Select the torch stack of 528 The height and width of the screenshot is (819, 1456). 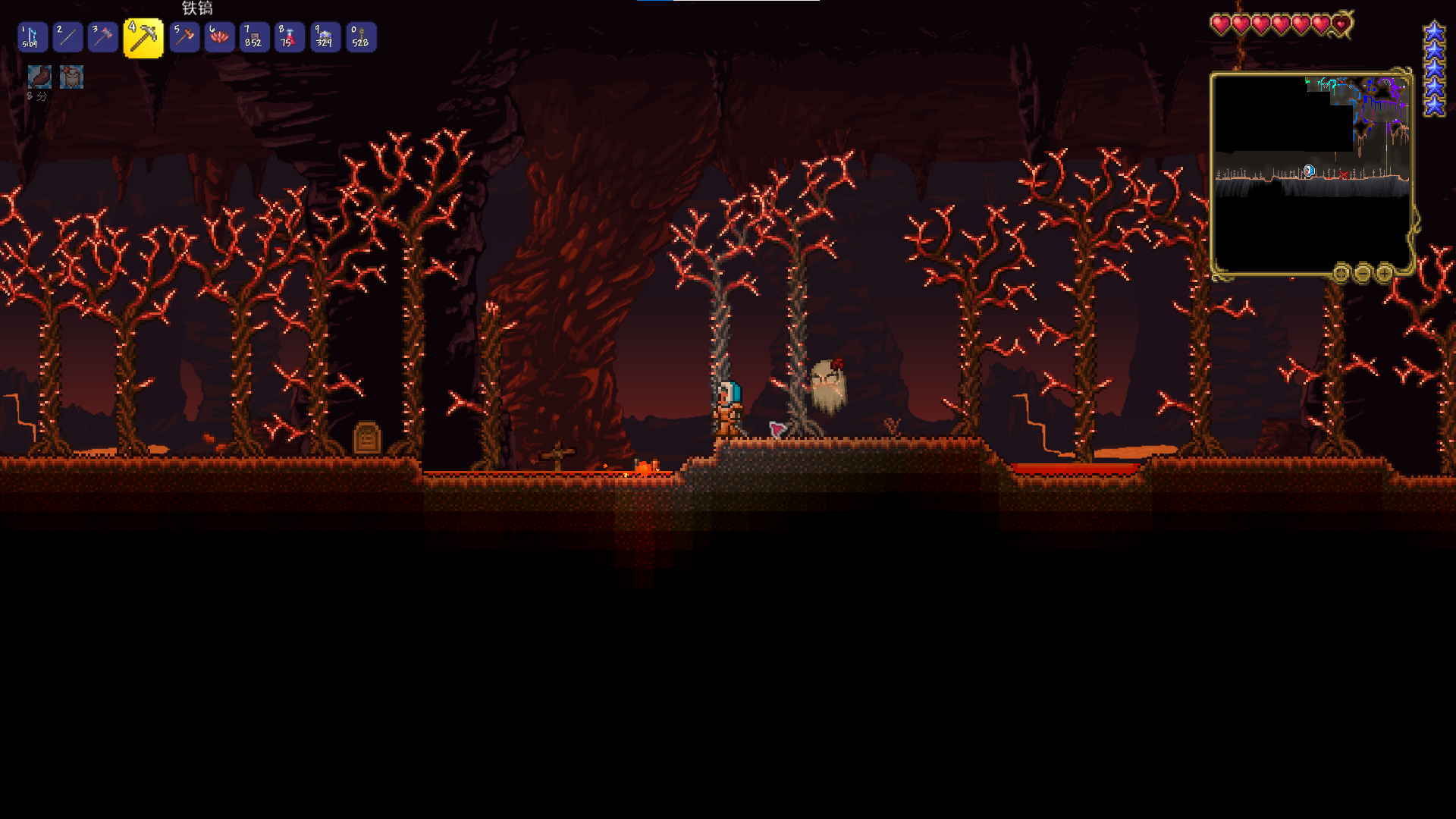coord(360,37)
